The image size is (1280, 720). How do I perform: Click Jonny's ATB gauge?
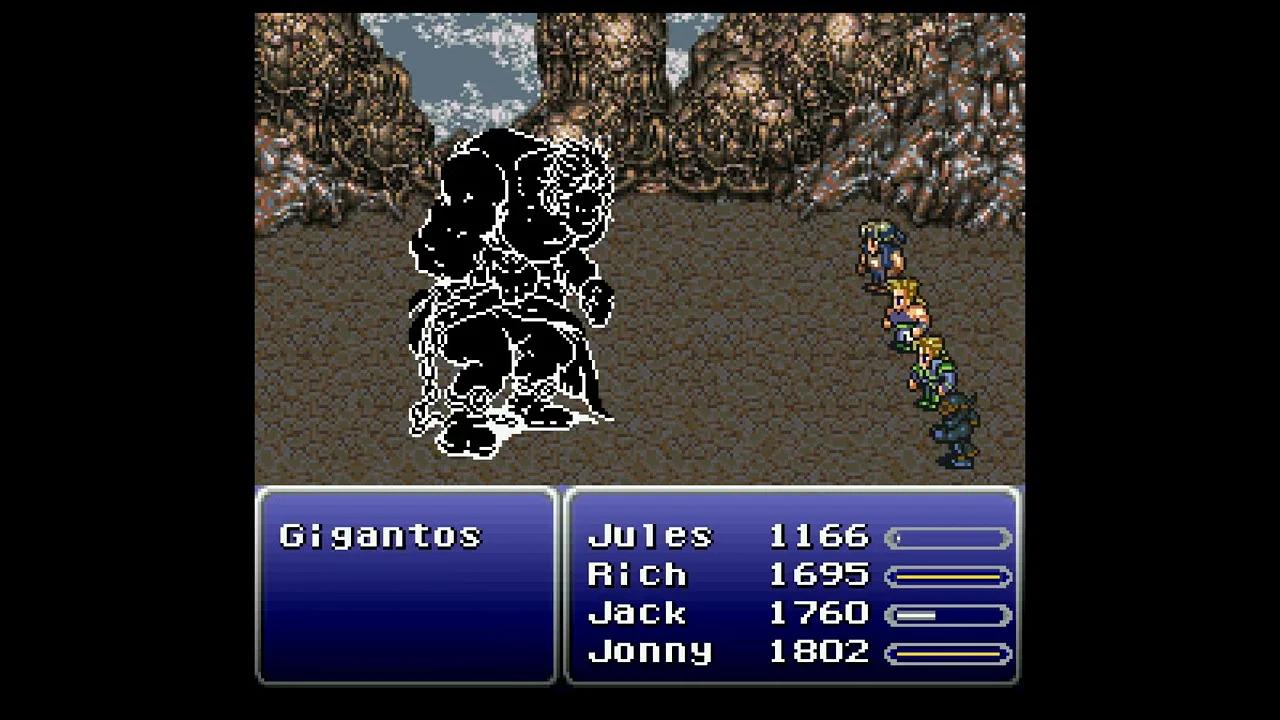[948, 651]
